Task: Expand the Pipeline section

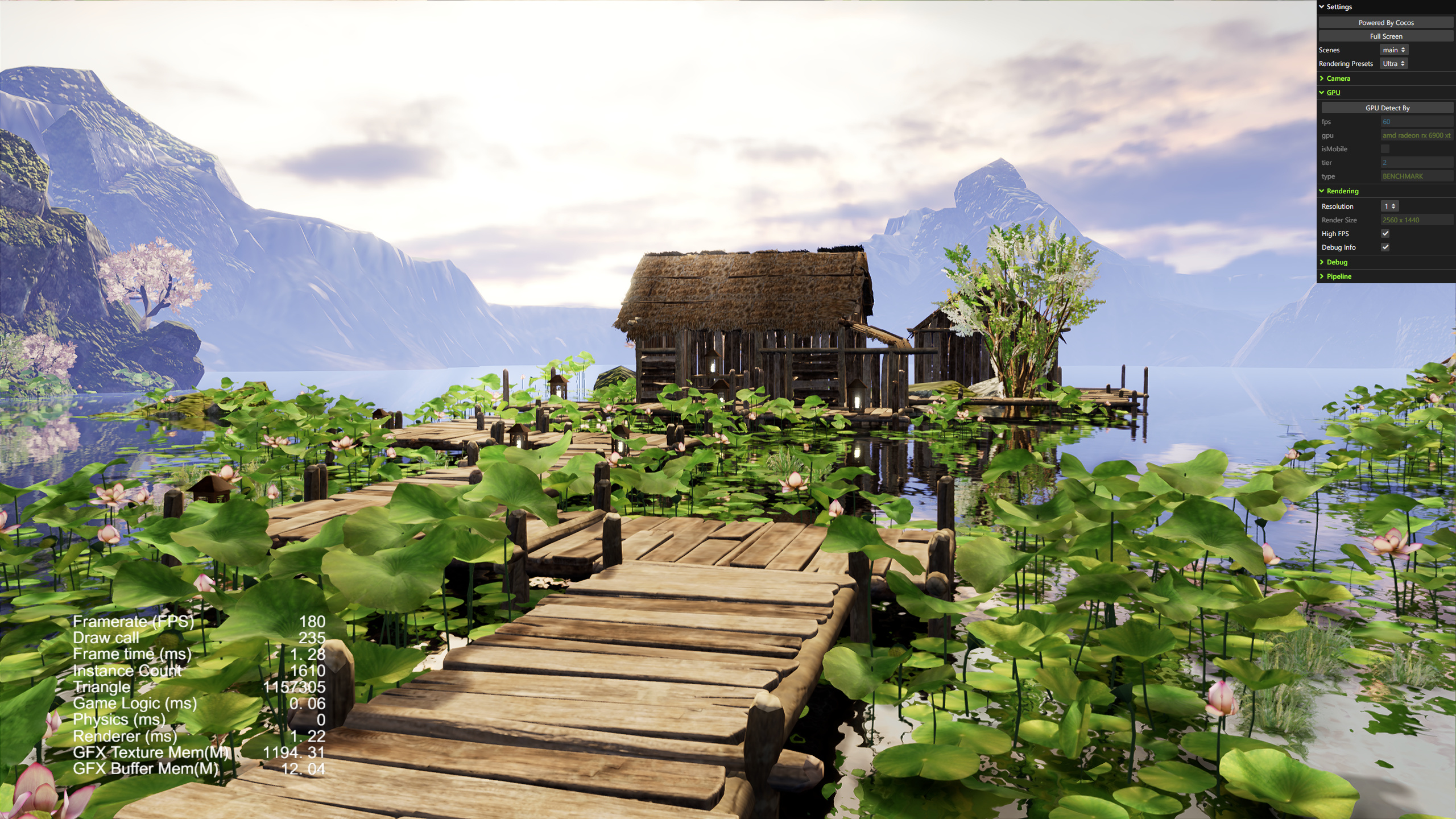Action: click(1339, 276)
